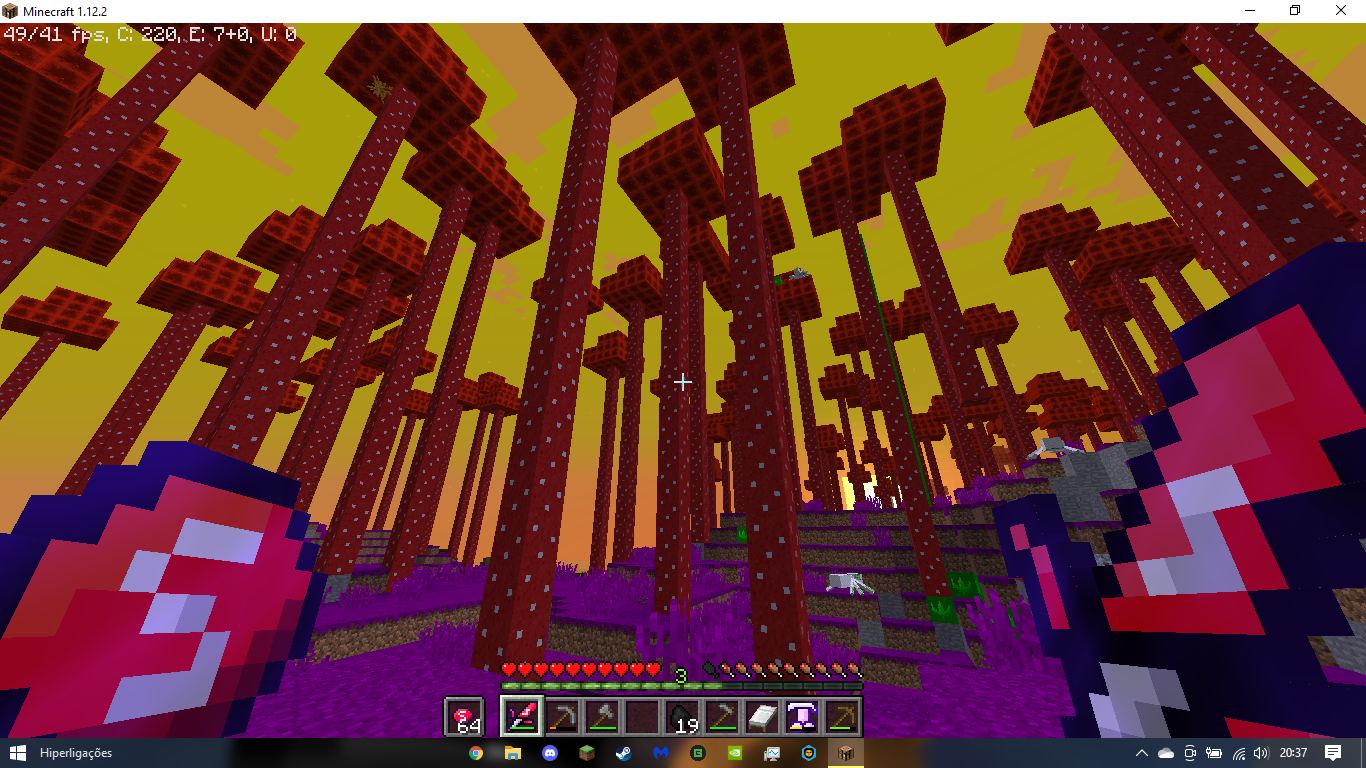Toggle Wi-Fi via the network tray icon
The image size is (1366, 768).
pyautogui.click(x=1237, y=755)
